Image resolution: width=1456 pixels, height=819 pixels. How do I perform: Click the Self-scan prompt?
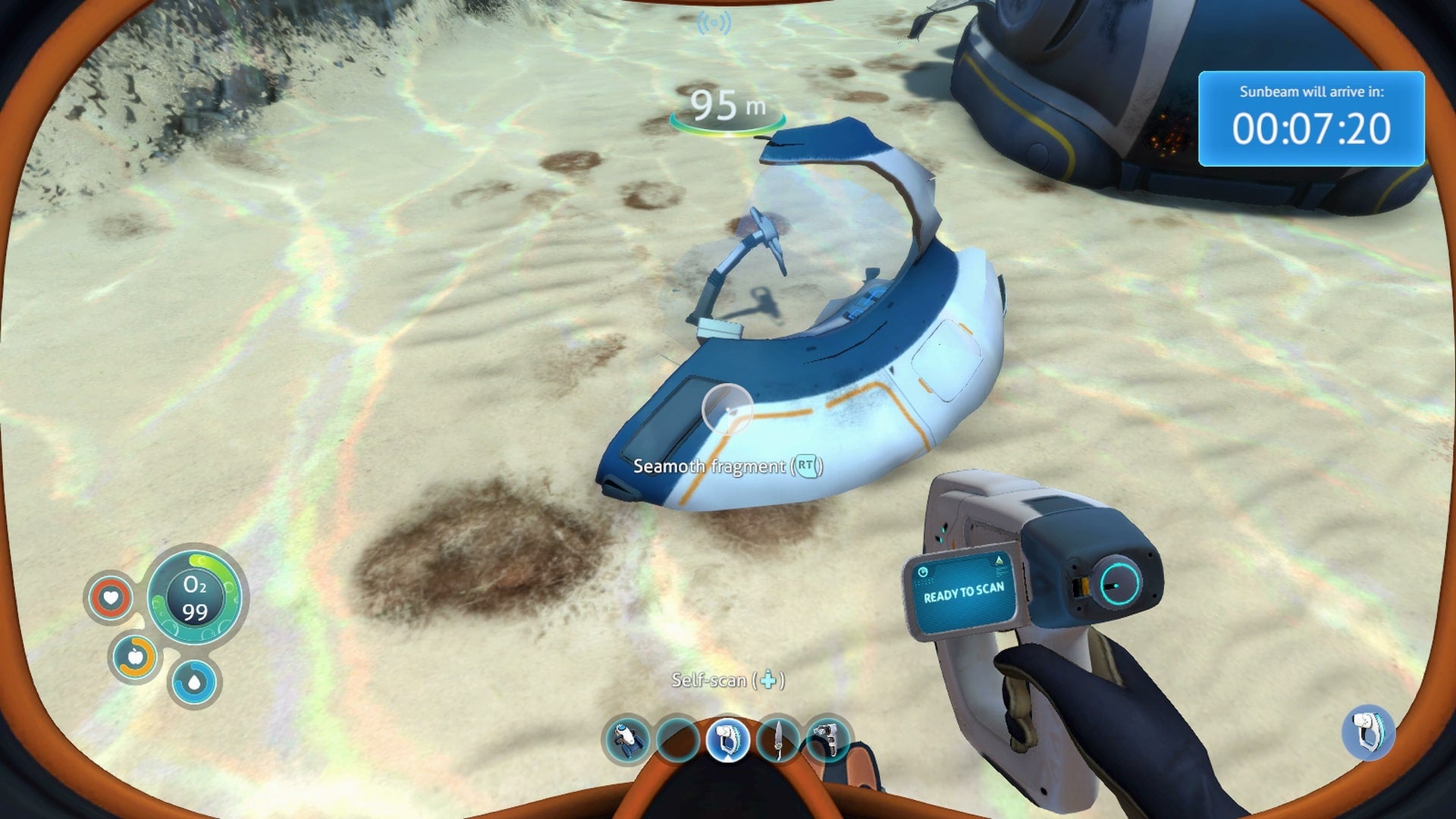[728, 682]
